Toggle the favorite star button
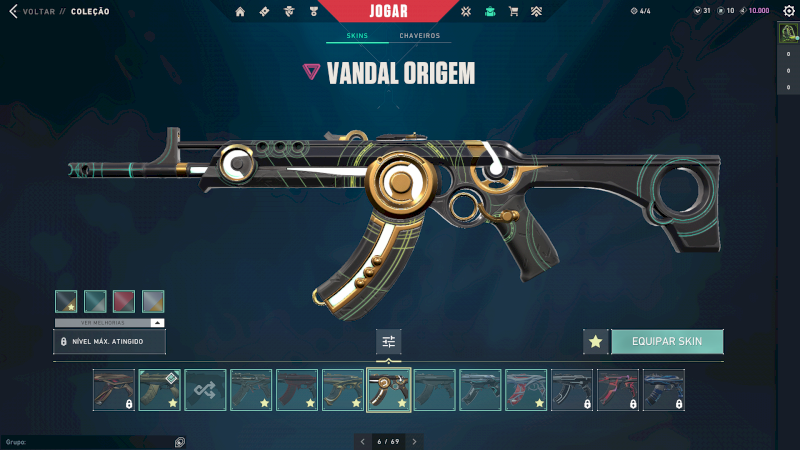 (596, 342)
